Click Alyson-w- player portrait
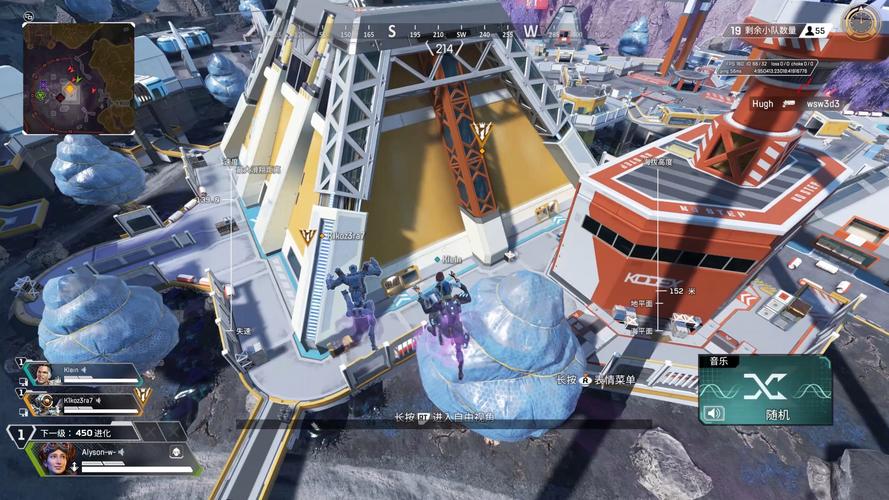 [55, 458]
